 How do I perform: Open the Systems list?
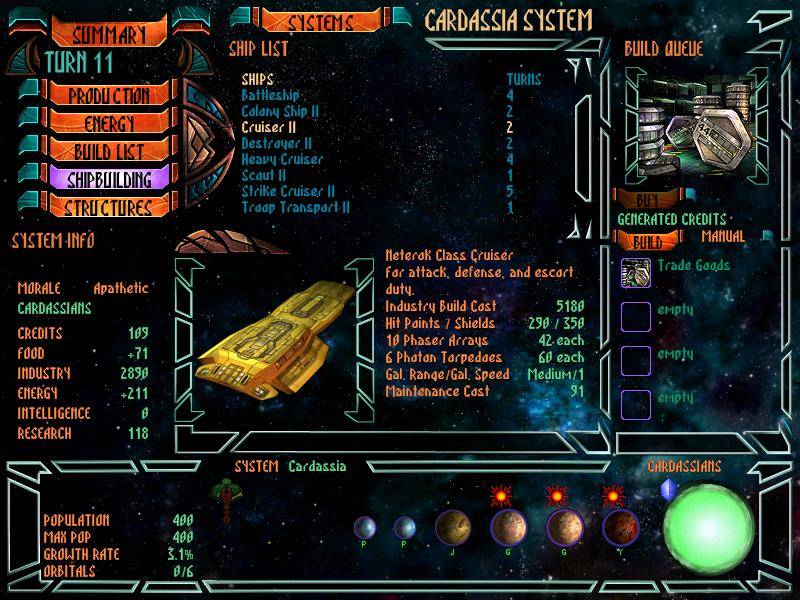click(320, 22)
